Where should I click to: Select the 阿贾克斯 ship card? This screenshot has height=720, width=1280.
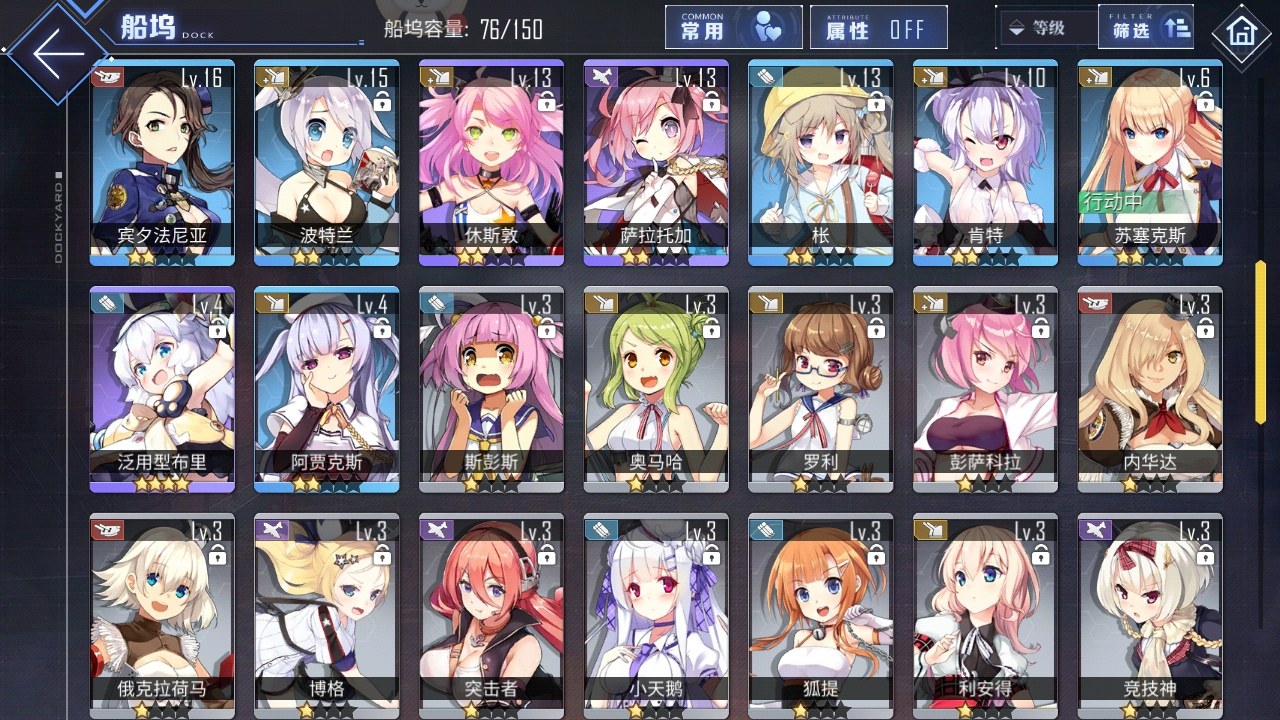[x=326, y=389]
